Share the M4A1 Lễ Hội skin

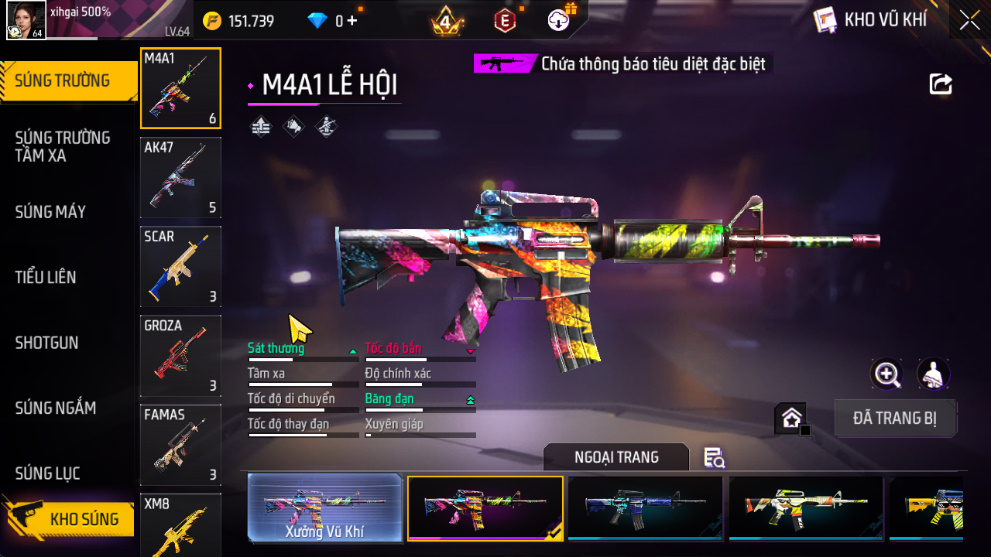click(x=940, y=84)
